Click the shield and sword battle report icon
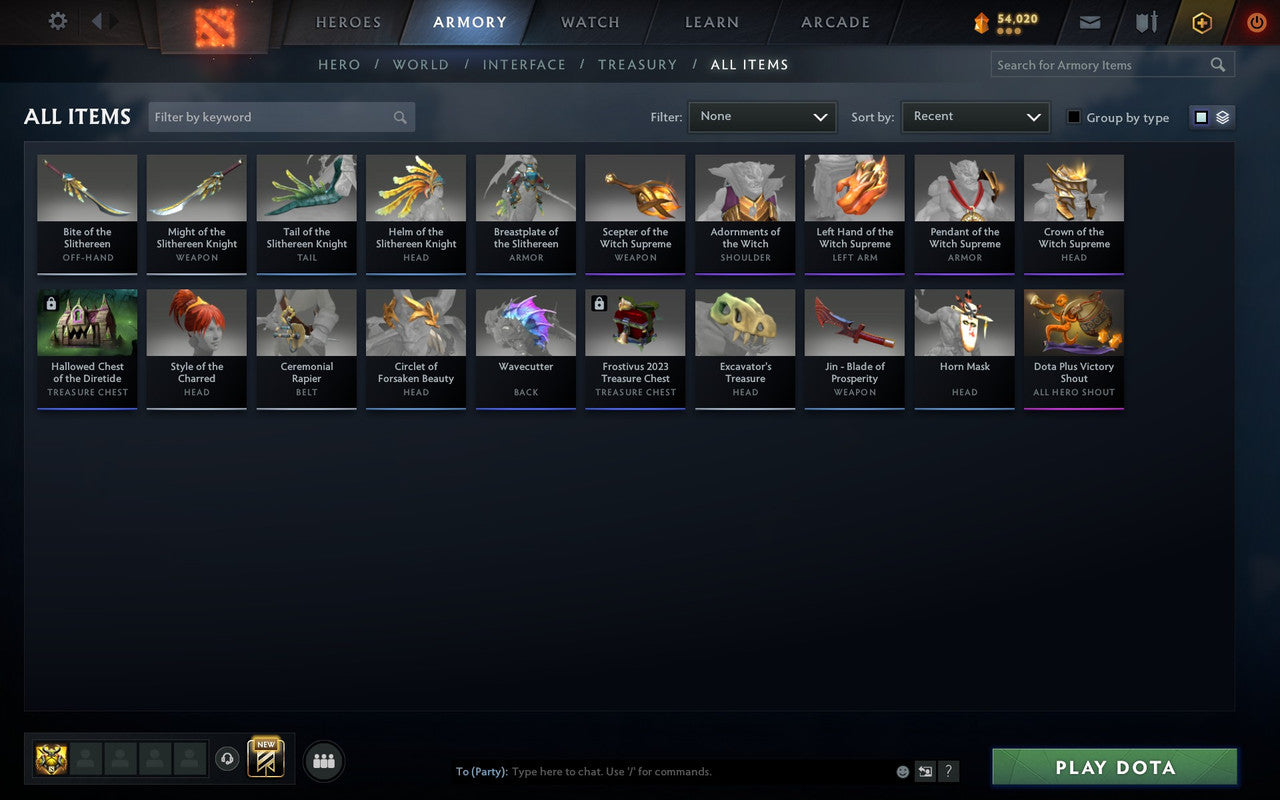This screenshot has height=800, width=1280. coord(1145,22)
